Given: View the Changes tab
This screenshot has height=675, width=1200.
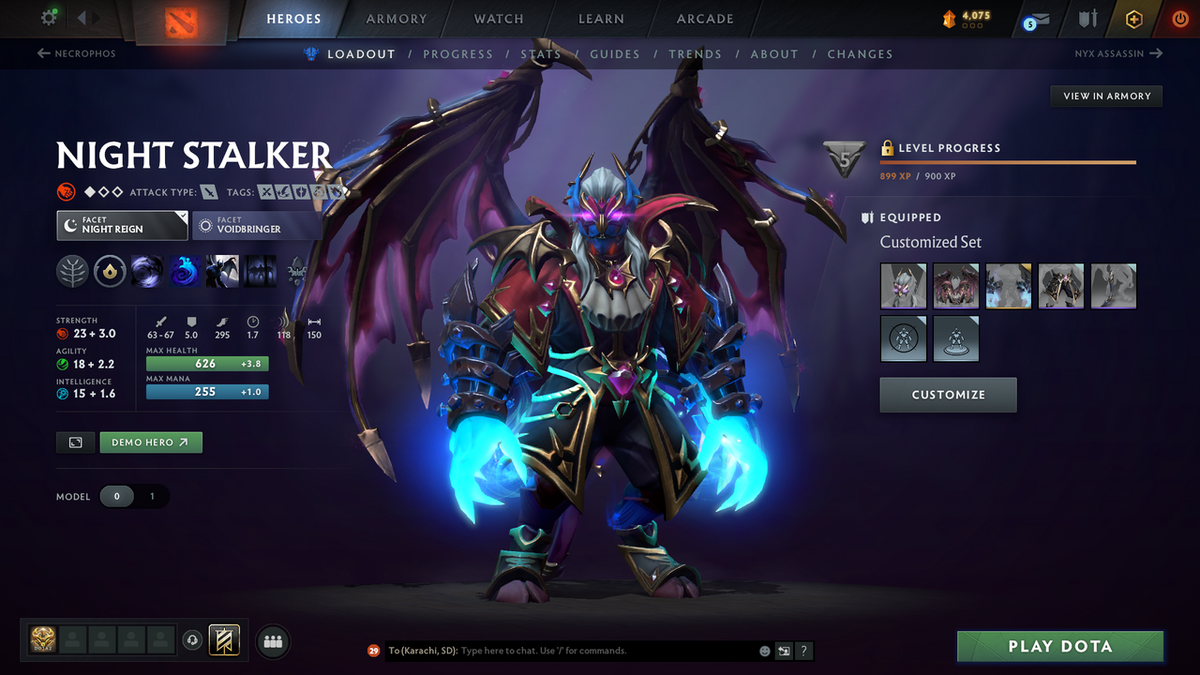Looking at the screenshot, I should [x=860, y=54].
